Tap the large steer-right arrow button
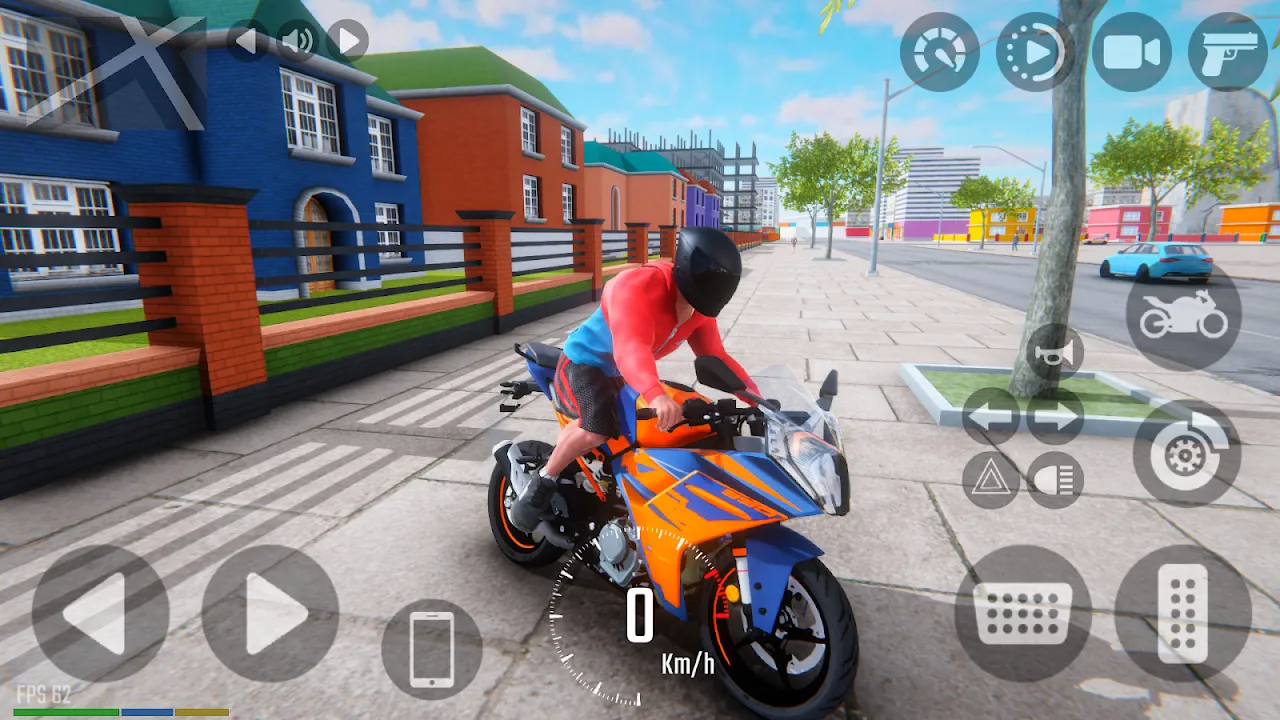 pyautogui.click(x=270, y=613)
